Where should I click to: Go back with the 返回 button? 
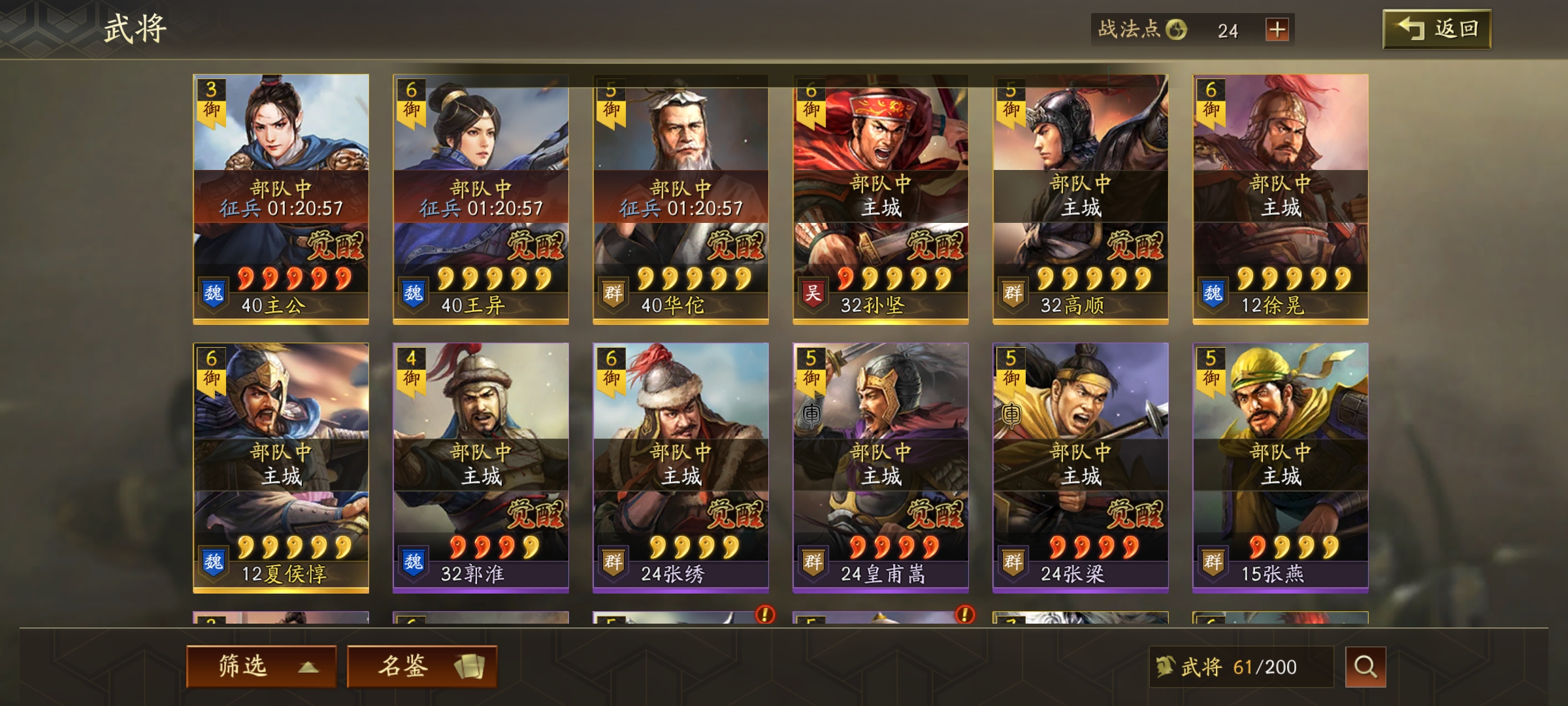1436,29
